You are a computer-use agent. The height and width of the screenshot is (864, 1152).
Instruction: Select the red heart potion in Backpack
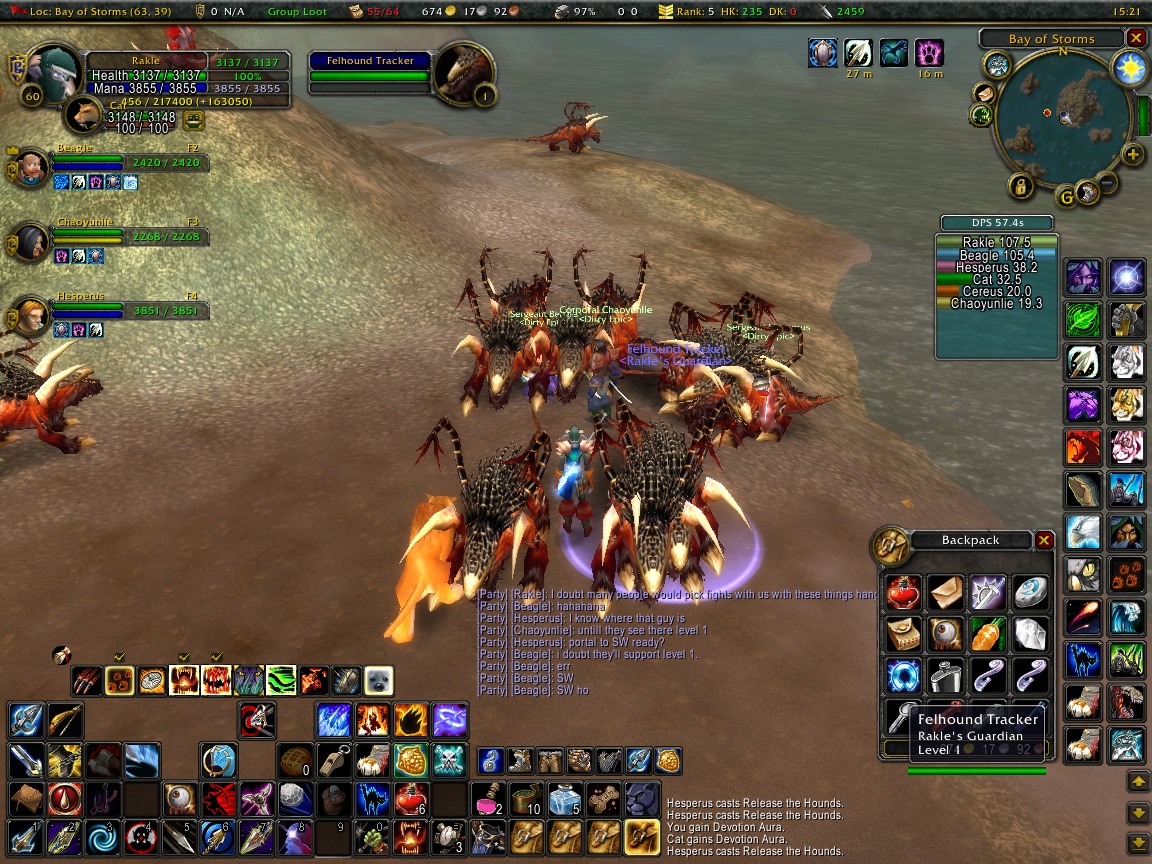point(903,591)
